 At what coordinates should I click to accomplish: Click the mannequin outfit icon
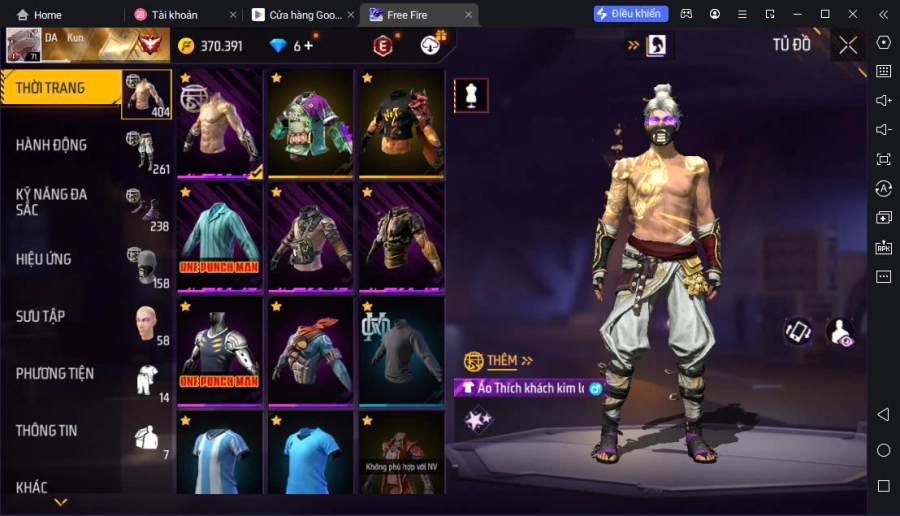coord(471,95)
